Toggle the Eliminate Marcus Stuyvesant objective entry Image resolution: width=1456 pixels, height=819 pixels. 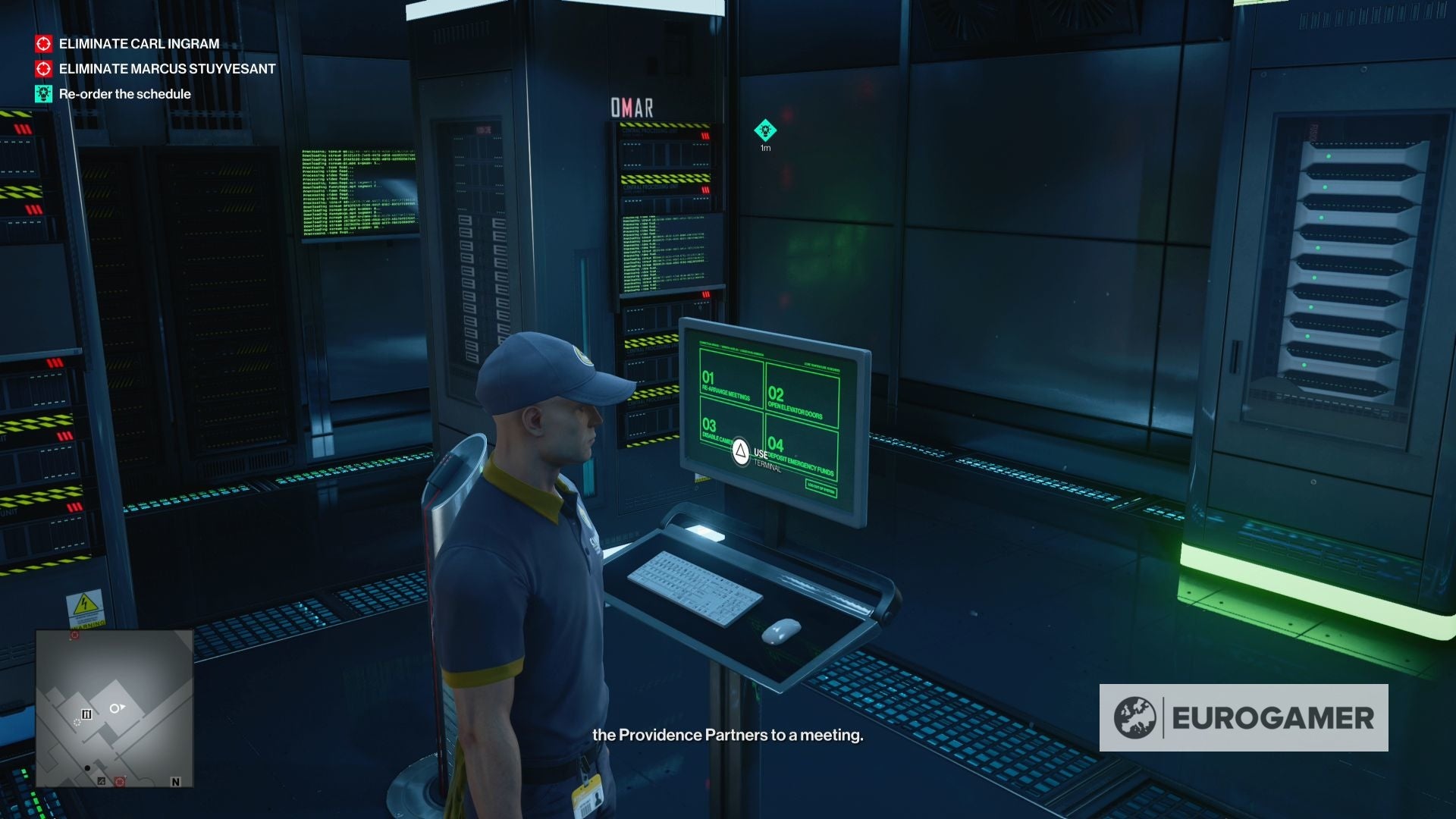point(165,68)
